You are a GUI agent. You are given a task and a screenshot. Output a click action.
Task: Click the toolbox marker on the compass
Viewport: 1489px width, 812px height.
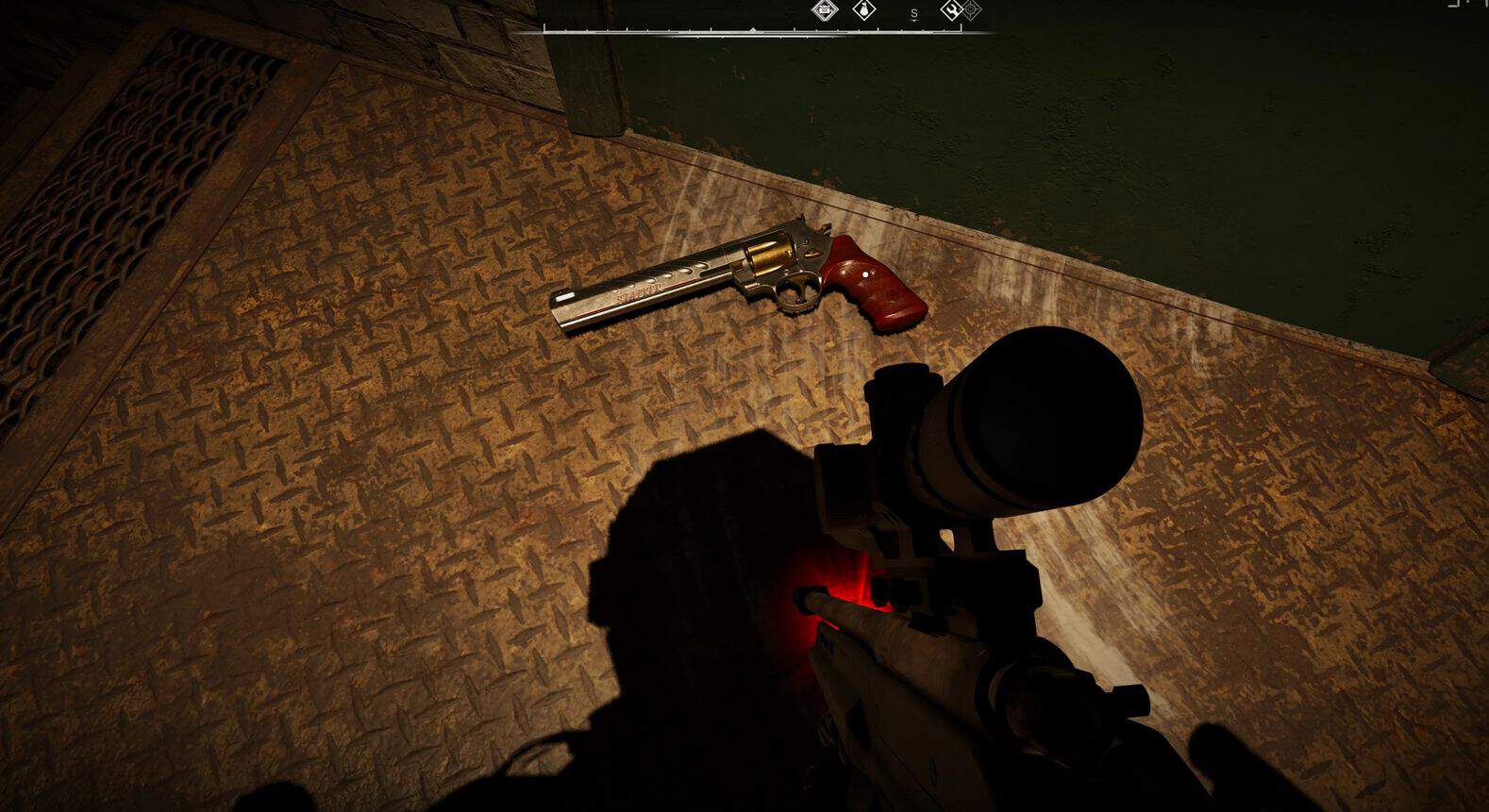[825, 10]
